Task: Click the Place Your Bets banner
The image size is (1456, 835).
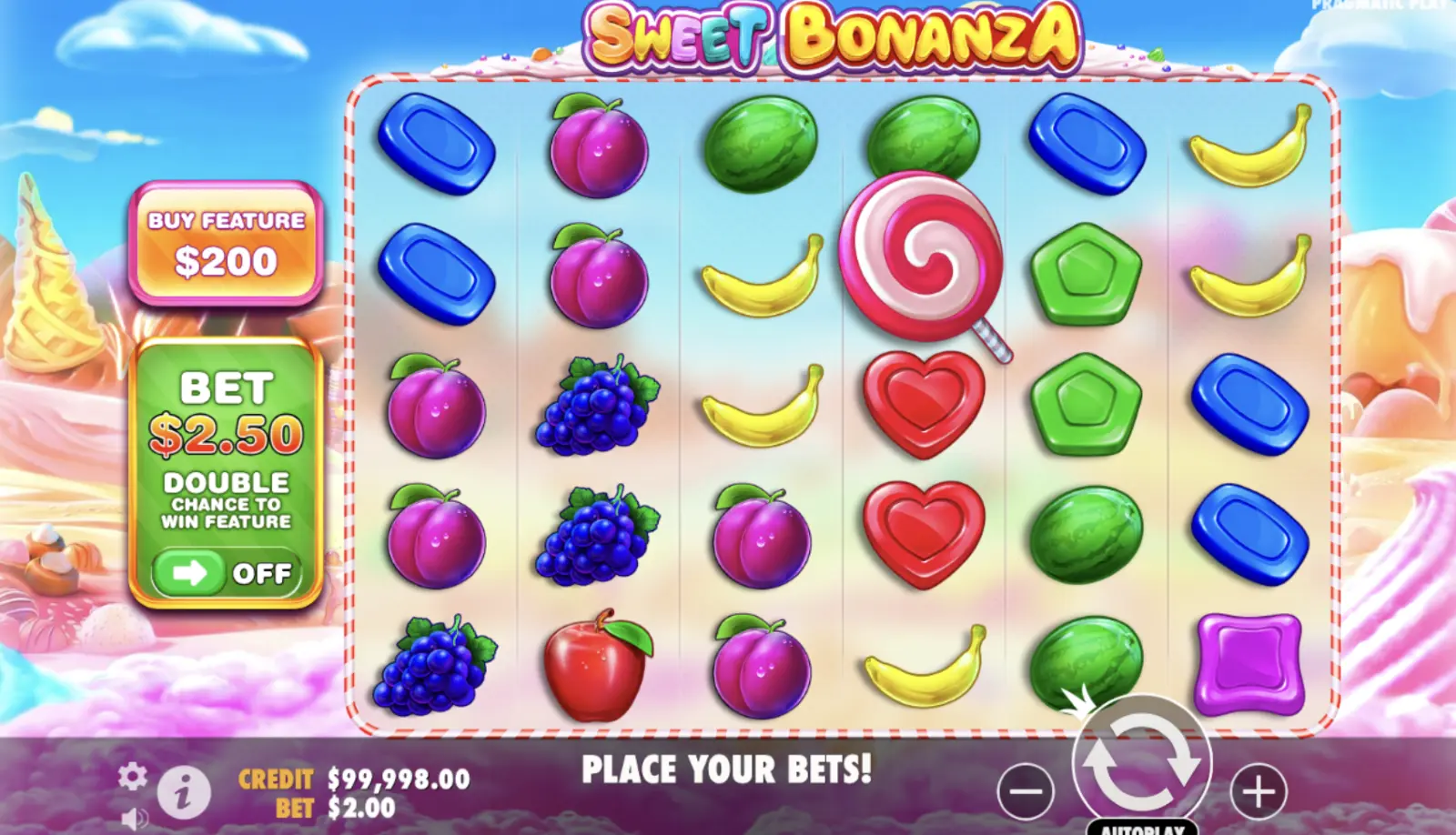Action: tap(728, 769)
